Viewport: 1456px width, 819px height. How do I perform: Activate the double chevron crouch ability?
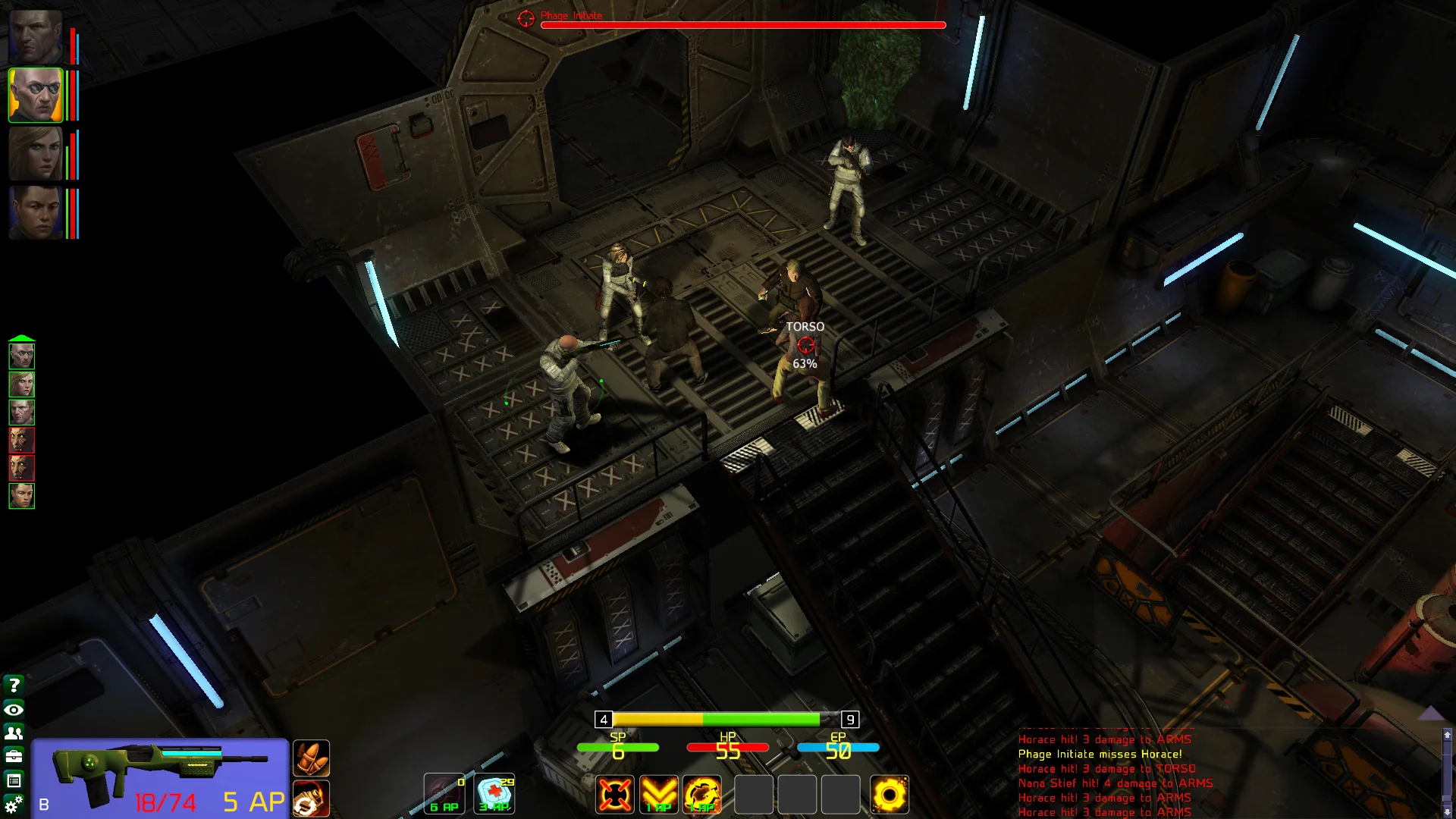pos(658,795)
